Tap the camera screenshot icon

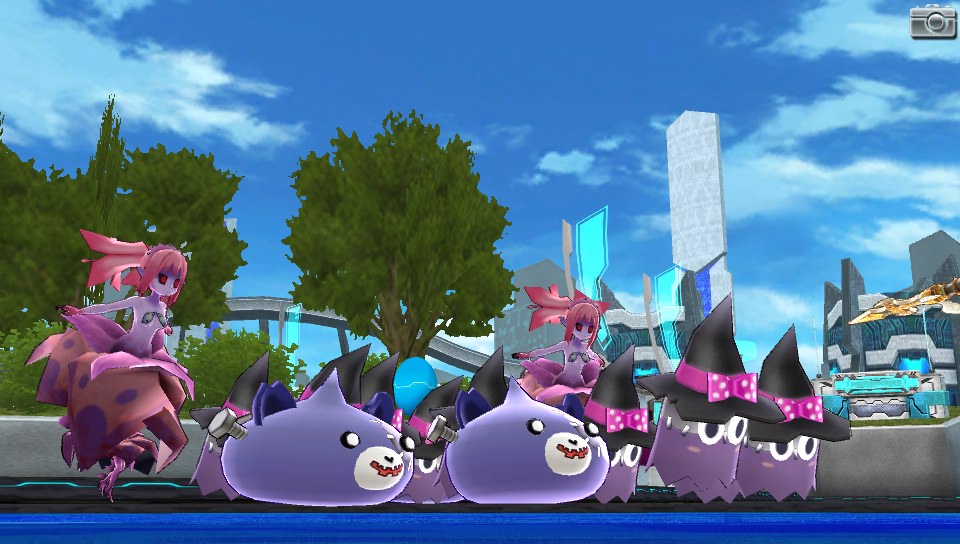(x=932, y=21)
